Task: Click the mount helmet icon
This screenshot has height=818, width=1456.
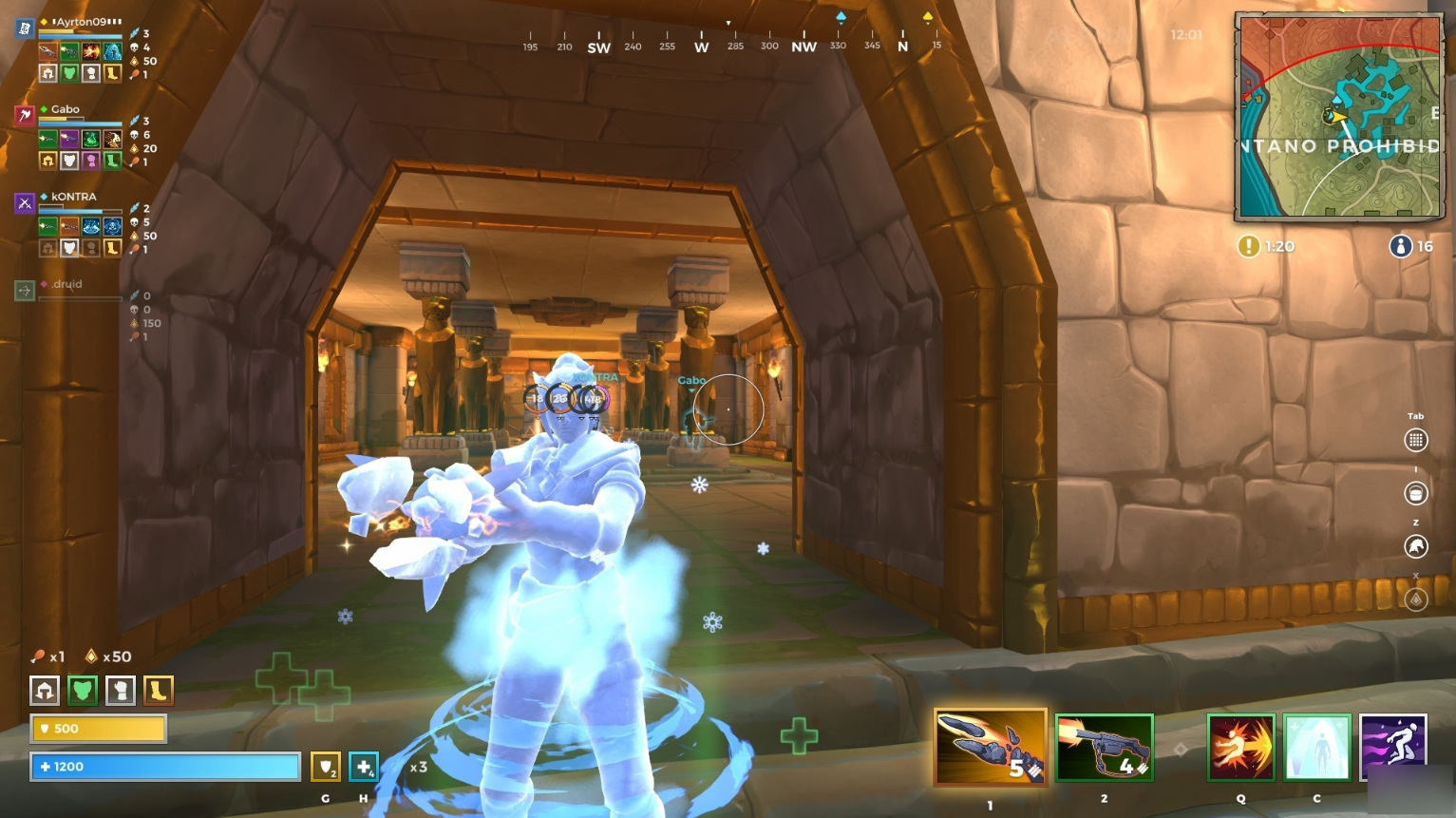Action: (x=1415, y=546)
